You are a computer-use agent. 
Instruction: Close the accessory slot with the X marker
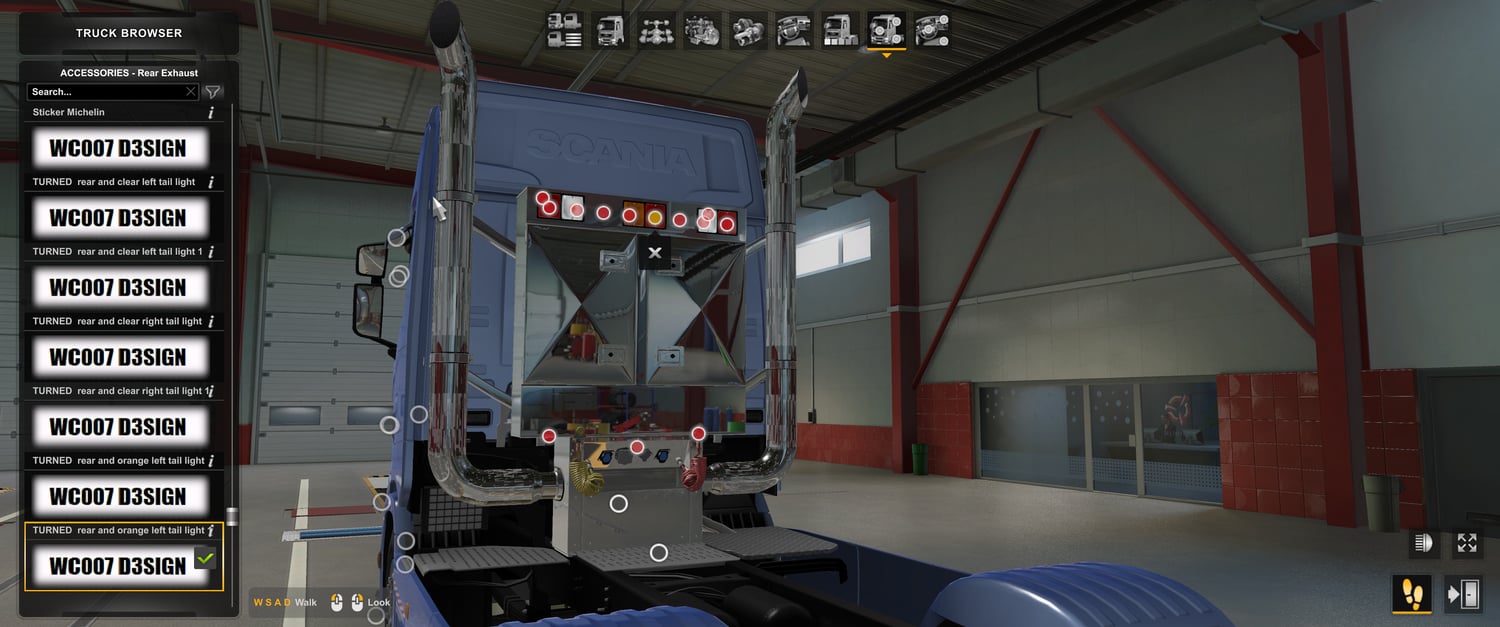[x=655, y=253]
